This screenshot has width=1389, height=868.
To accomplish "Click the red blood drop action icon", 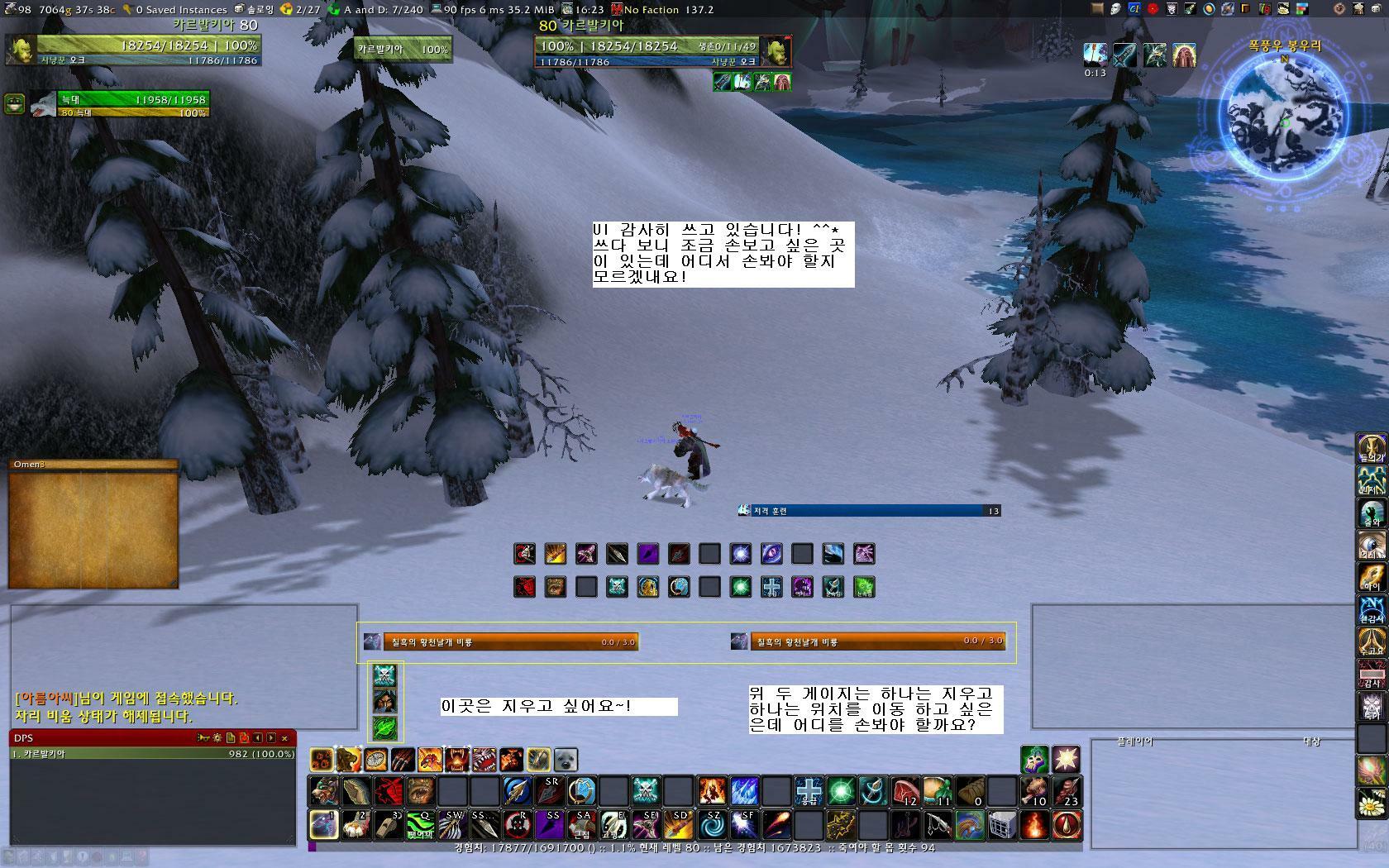I will tap(1067, 824).
